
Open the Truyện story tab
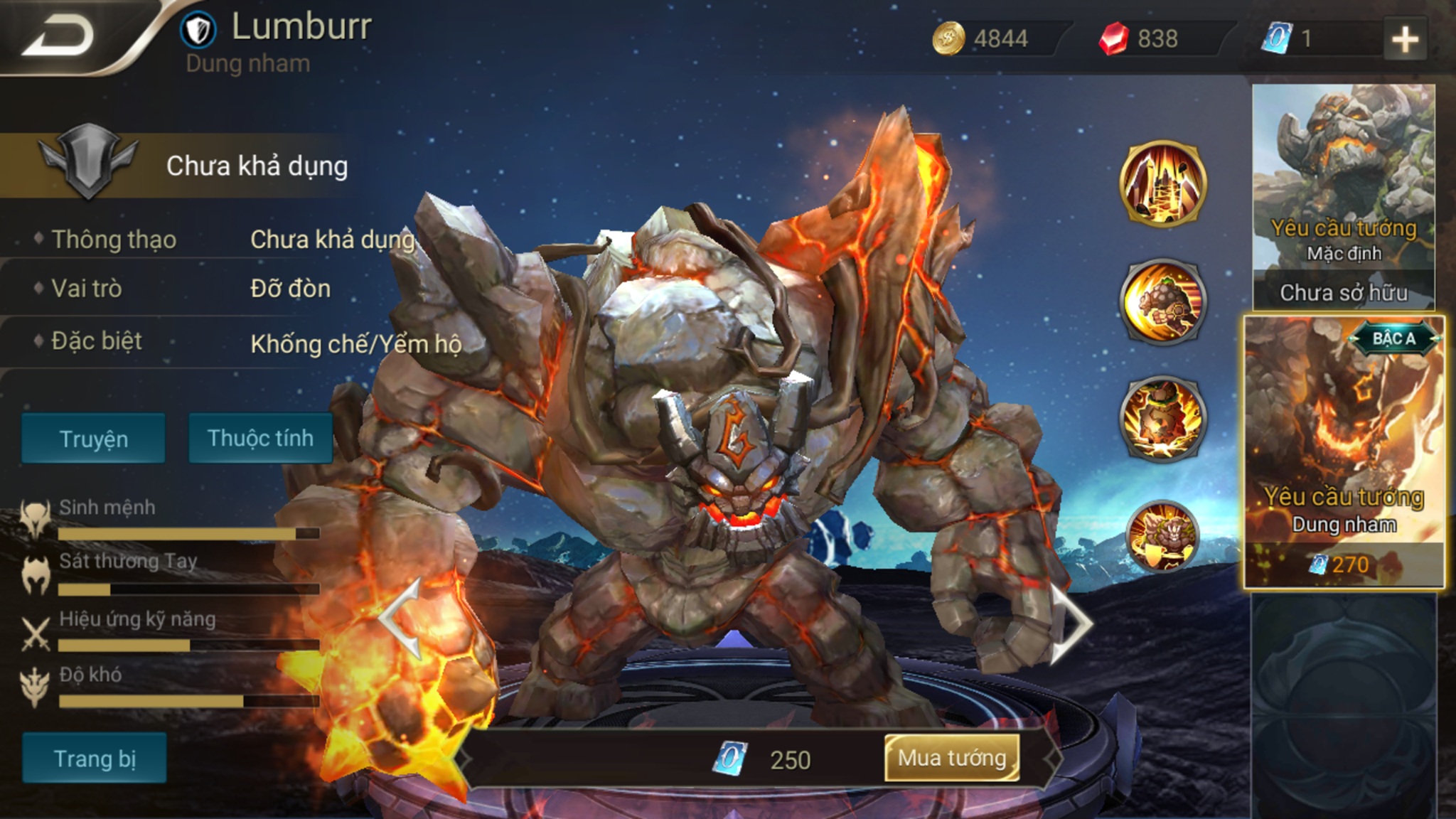click(93, 439)
